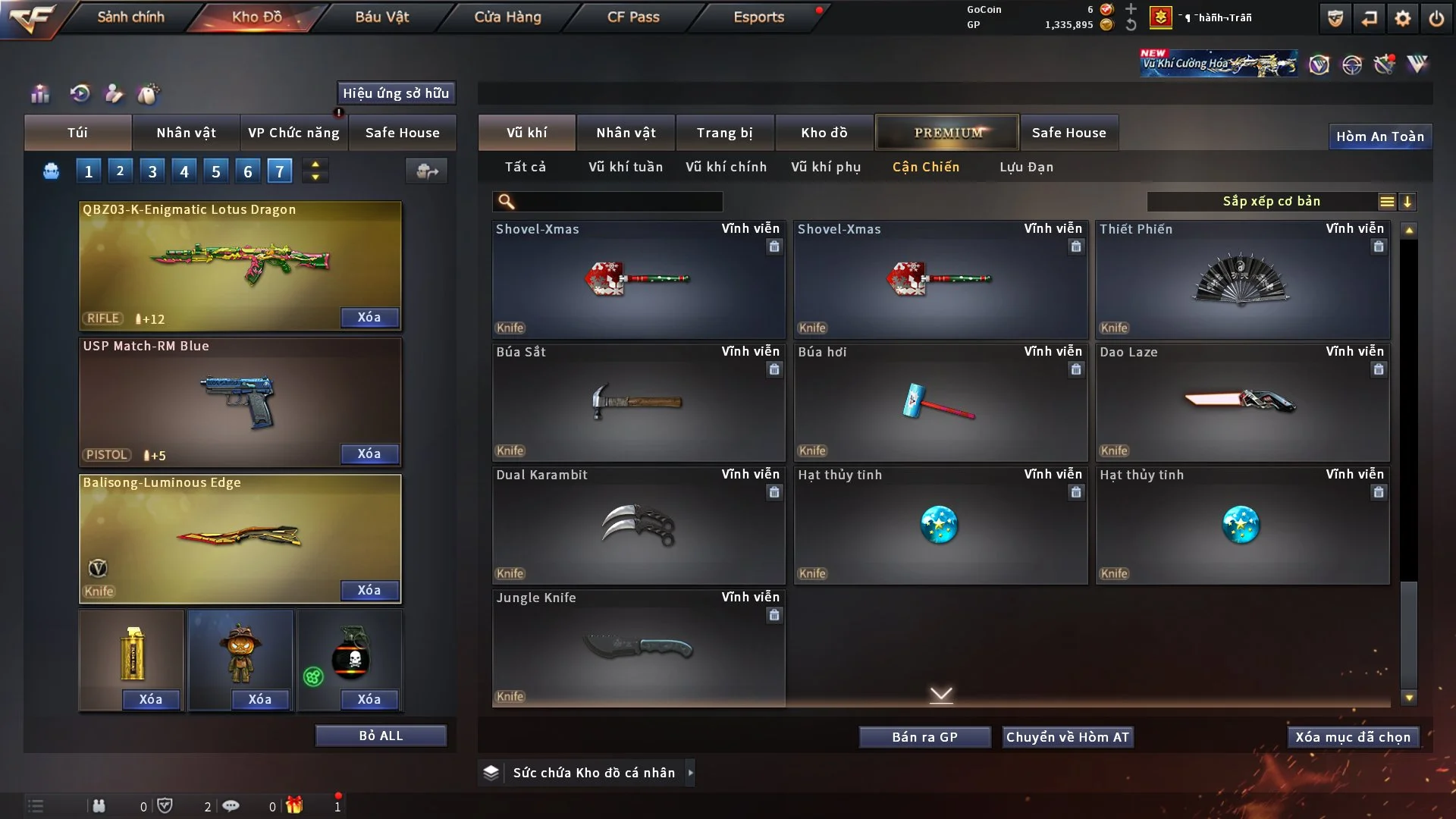1456x819 pixels.
Task: Remove the USP Match-RM Blue pistol
Action: coord(369,453)
